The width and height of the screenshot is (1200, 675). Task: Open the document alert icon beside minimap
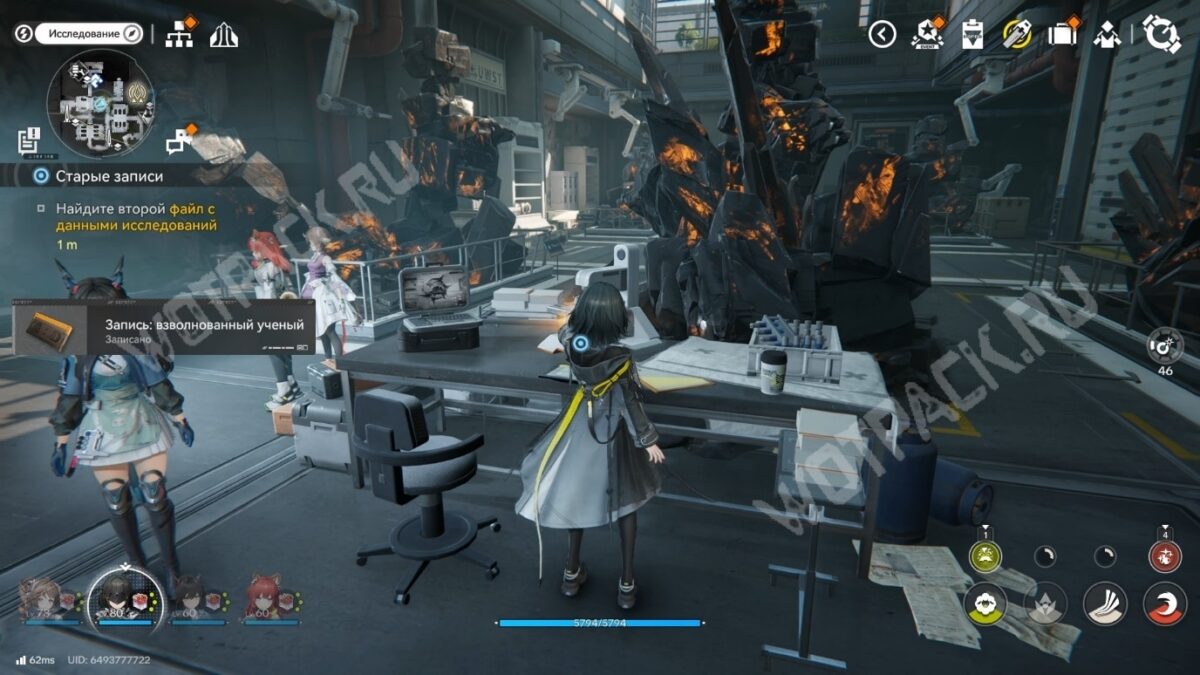pyautogui.click(x=28, y=141)
